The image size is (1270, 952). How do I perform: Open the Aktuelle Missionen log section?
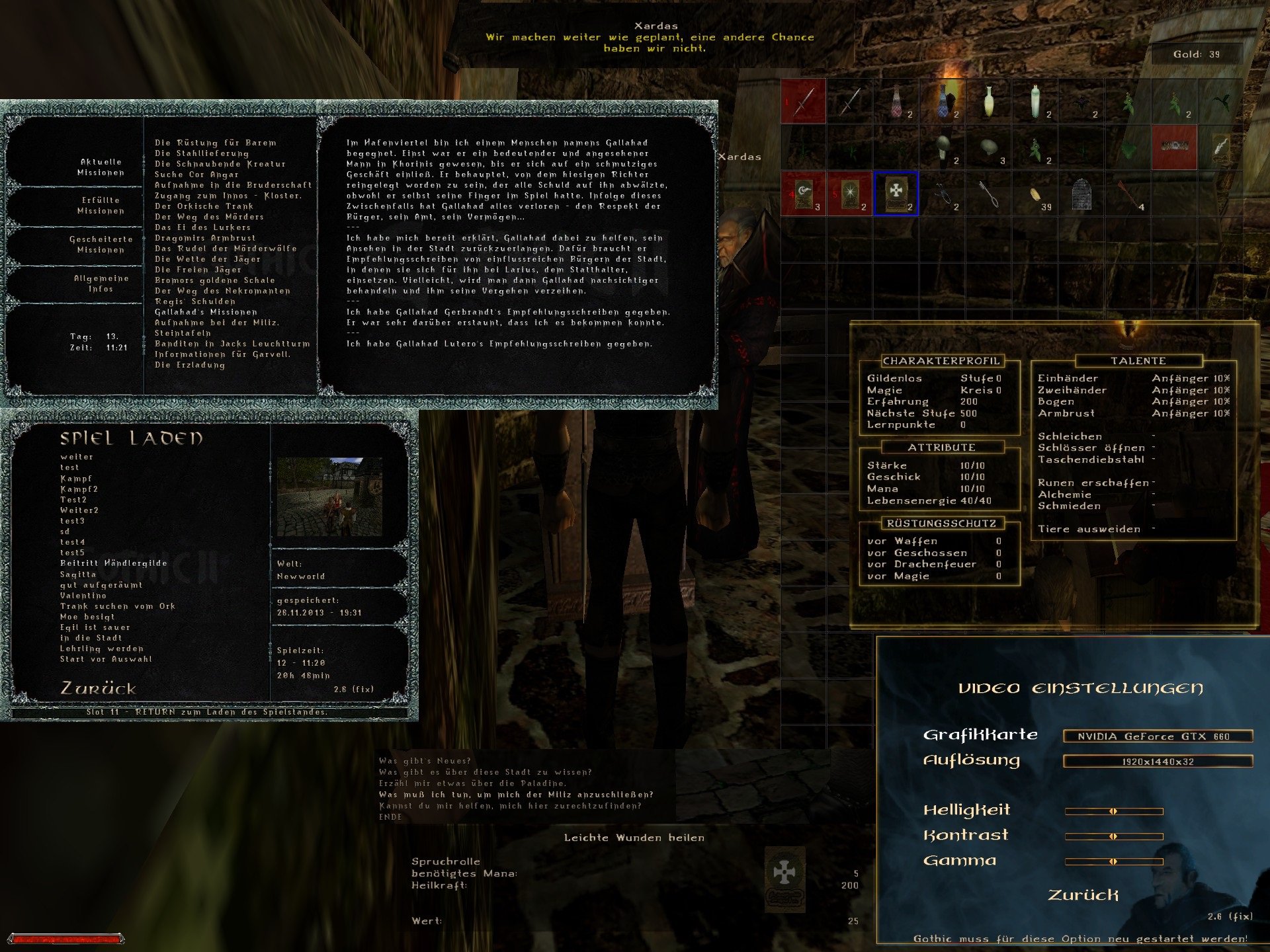pyautogui.click(x=101, y=167)
